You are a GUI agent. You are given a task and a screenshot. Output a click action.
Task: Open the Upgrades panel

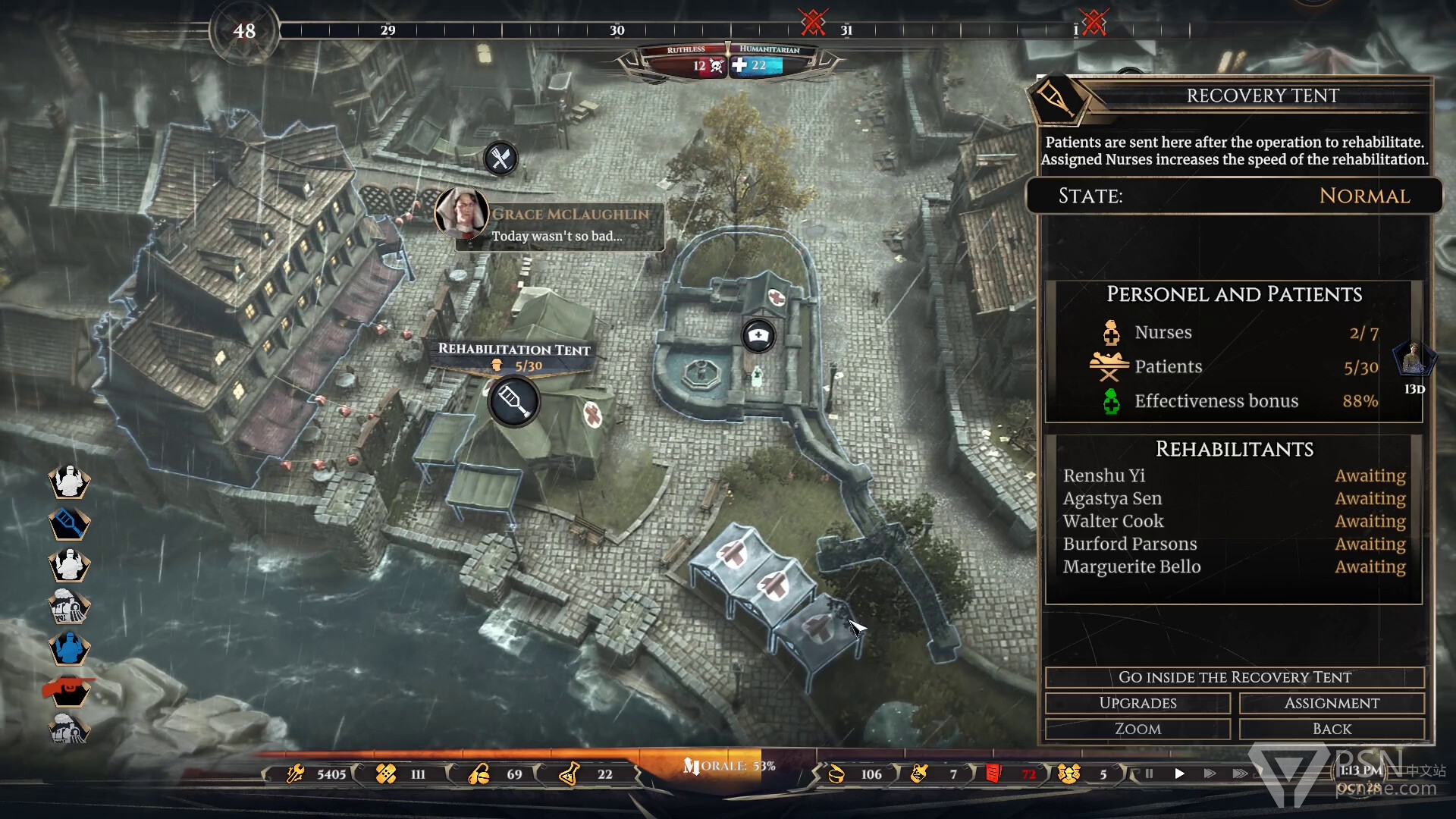1137,703
